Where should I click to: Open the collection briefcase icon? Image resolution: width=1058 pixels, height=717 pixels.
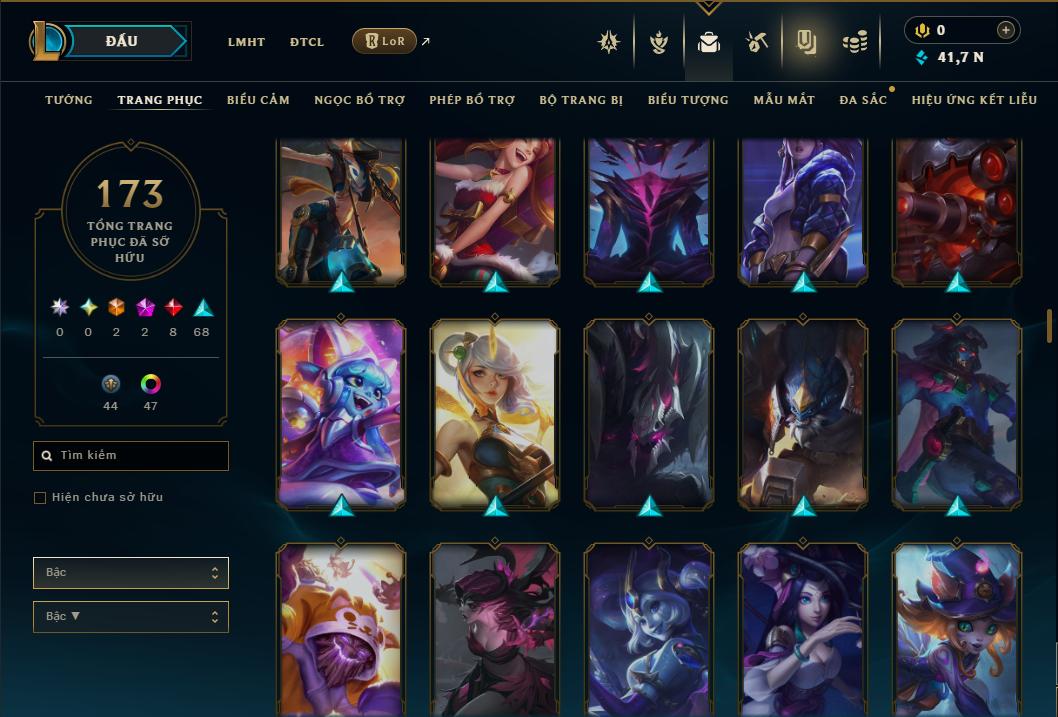[709, 42]
